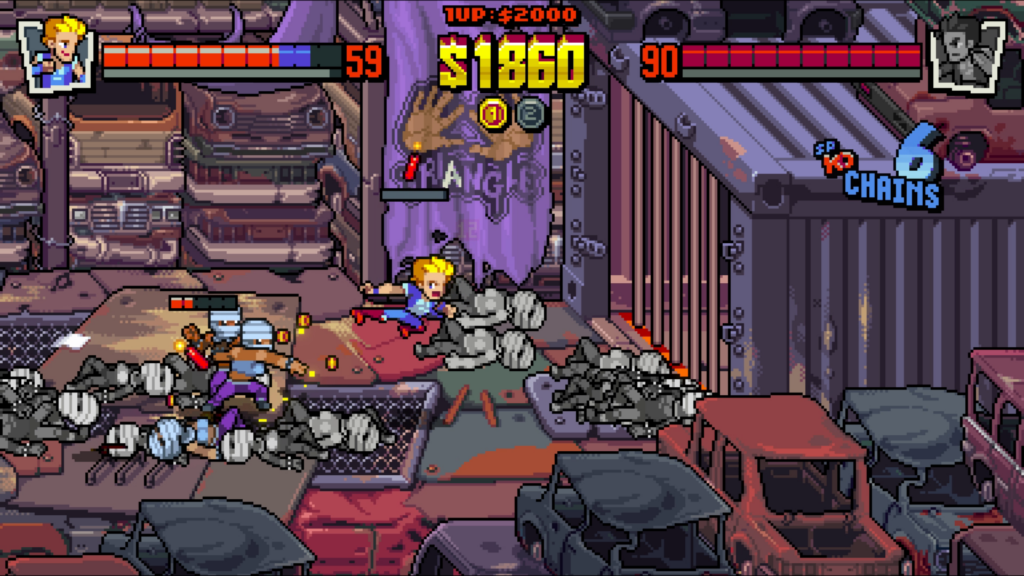Viewport: 1024px width, 576px height.
Task: Click the gold number 1 token
Action: click(493, 113)
